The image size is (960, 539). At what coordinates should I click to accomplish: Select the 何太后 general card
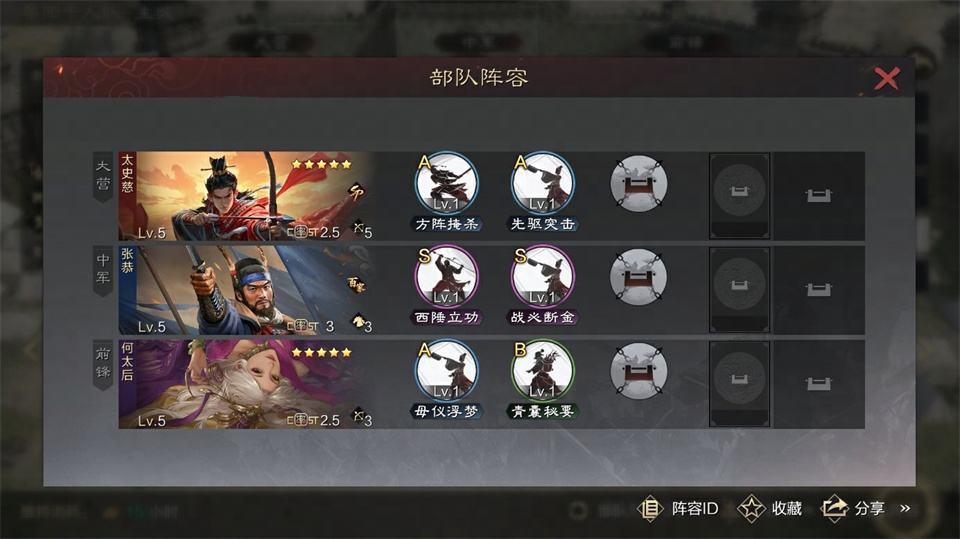(x=245, y=384)
